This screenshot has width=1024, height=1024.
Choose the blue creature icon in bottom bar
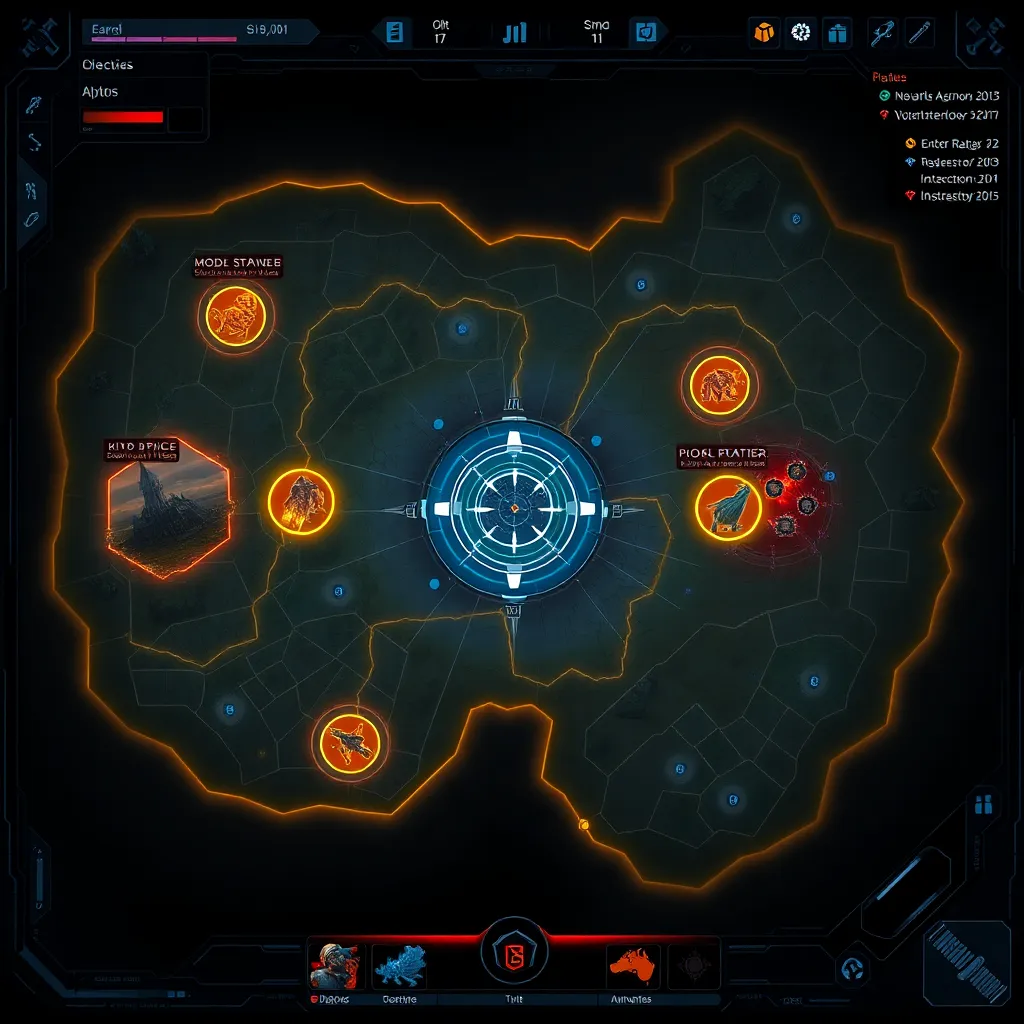(400, 966)
